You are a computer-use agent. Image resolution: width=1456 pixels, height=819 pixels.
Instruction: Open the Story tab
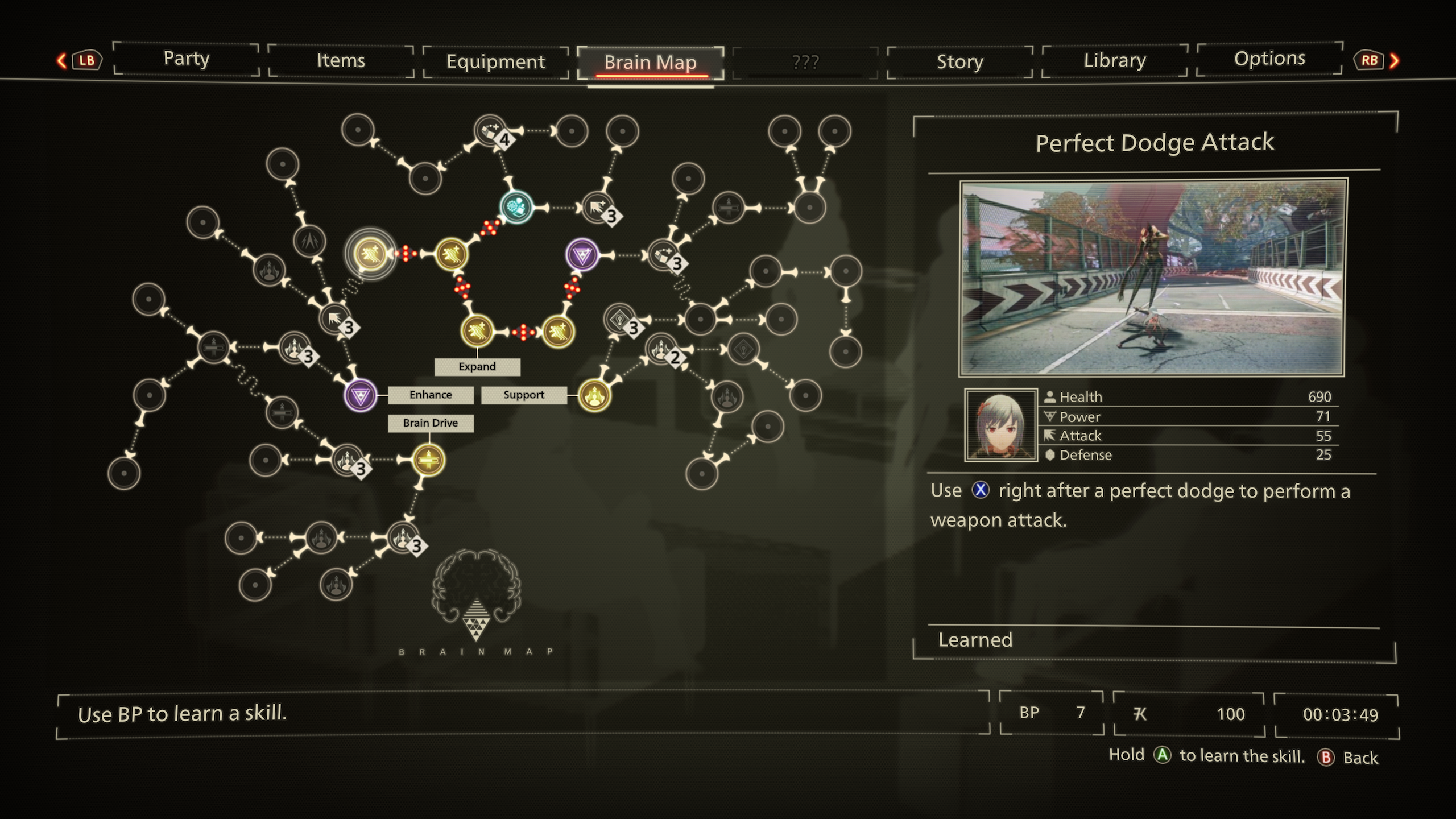click(x=959, y=61)
